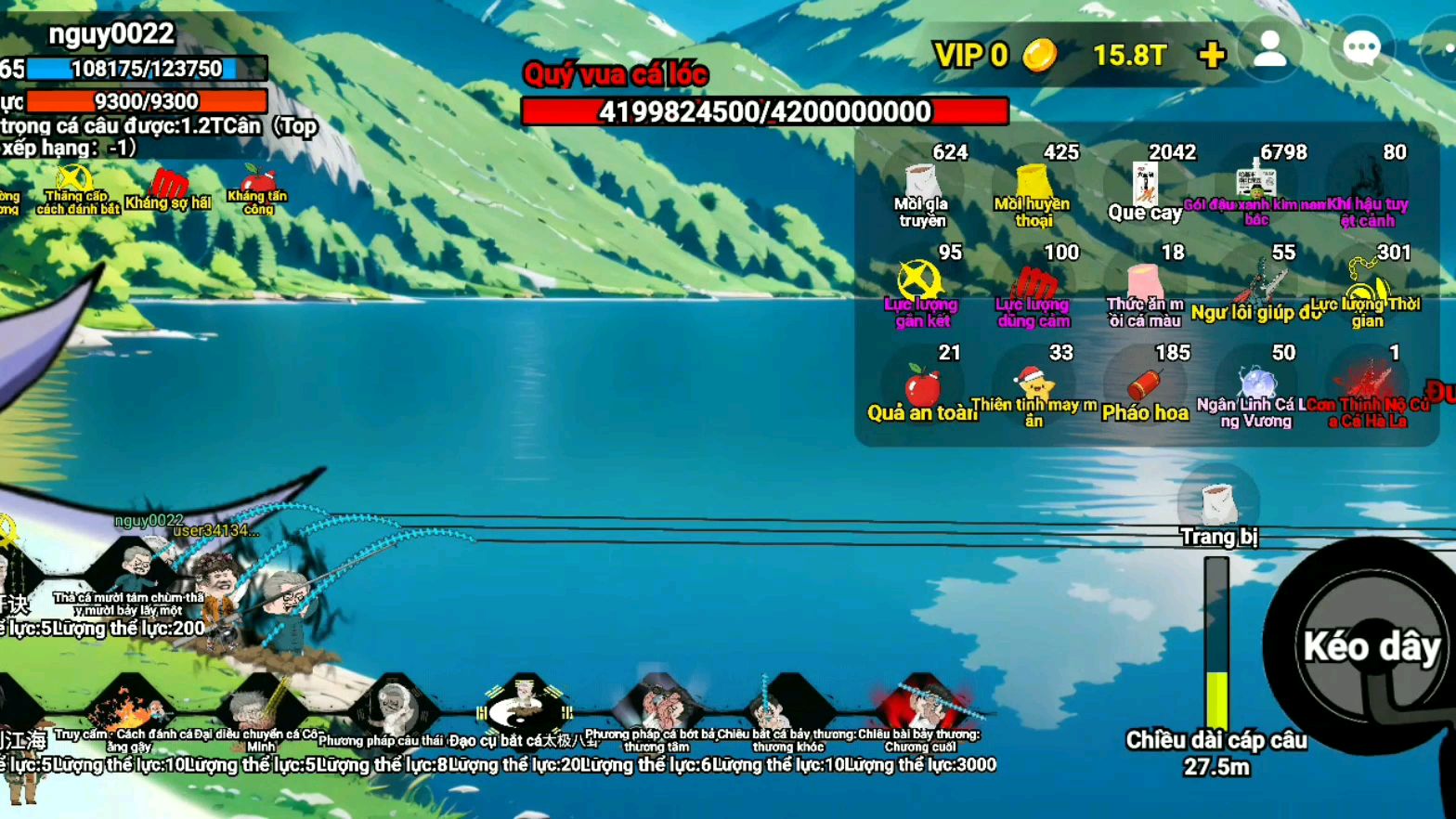Use the Thức ăn mồi cá màu item
Screen dimensions: 1456x819
coord(1145,286)
